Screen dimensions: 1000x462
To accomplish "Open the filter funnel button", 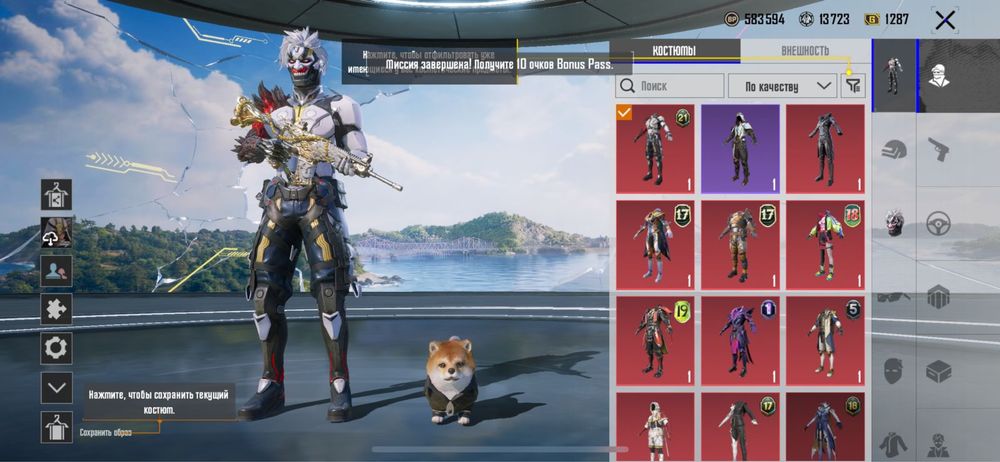I will [x=852, y=86].
